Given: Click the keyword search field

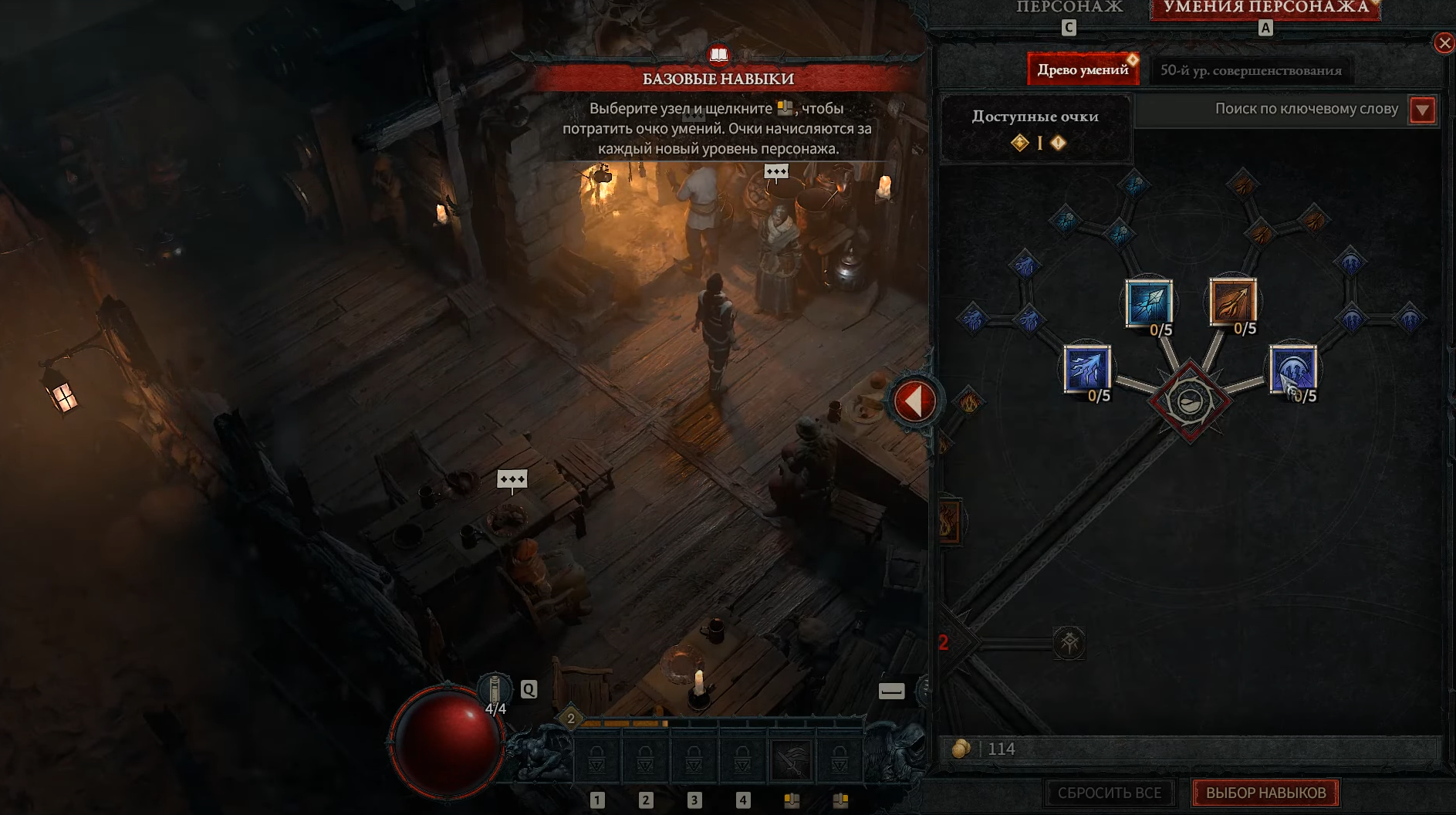Looking at the screenshot, I should 1271,110.
